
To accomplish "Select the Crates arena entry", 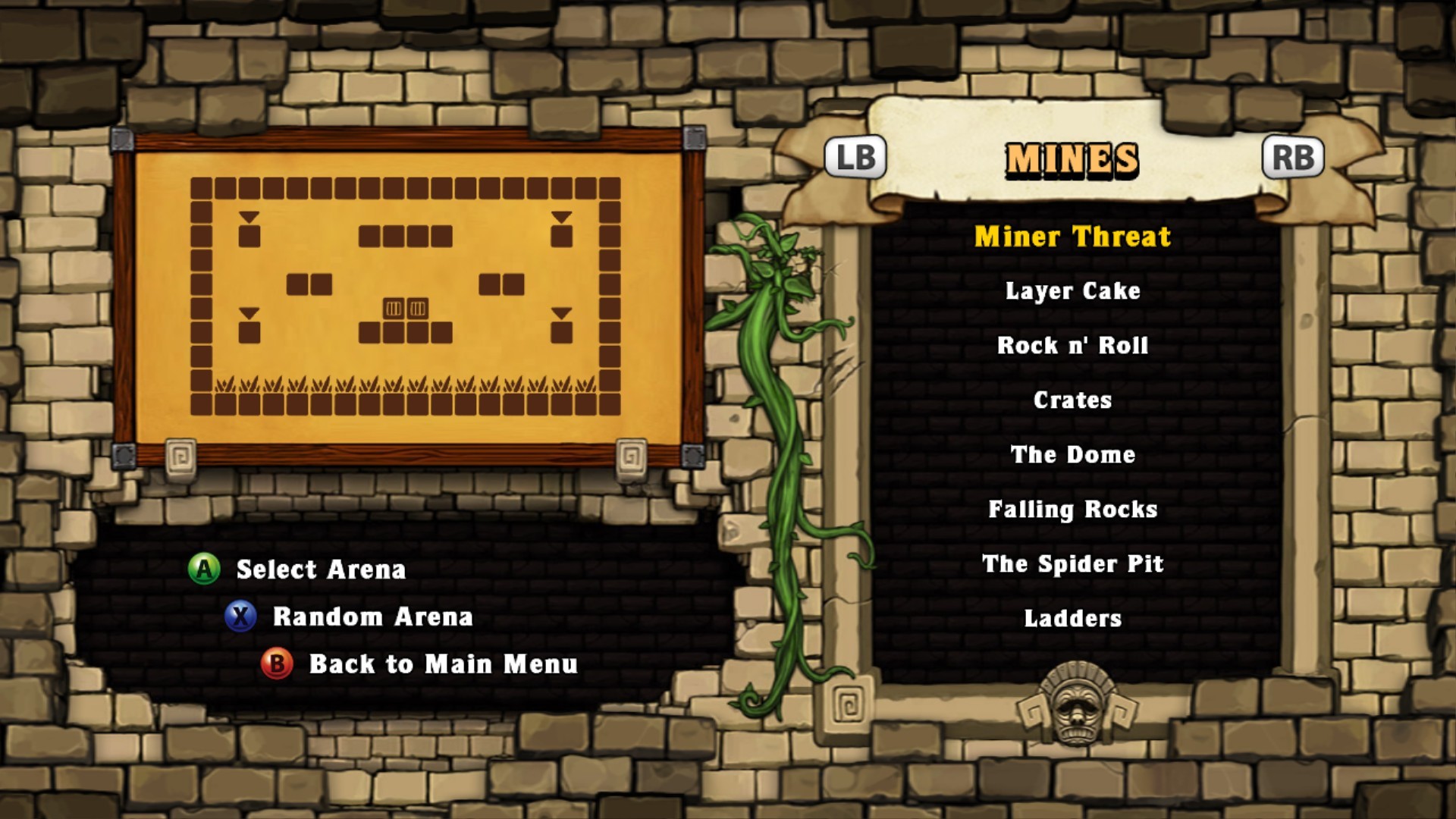I will tap(1072, 400).
